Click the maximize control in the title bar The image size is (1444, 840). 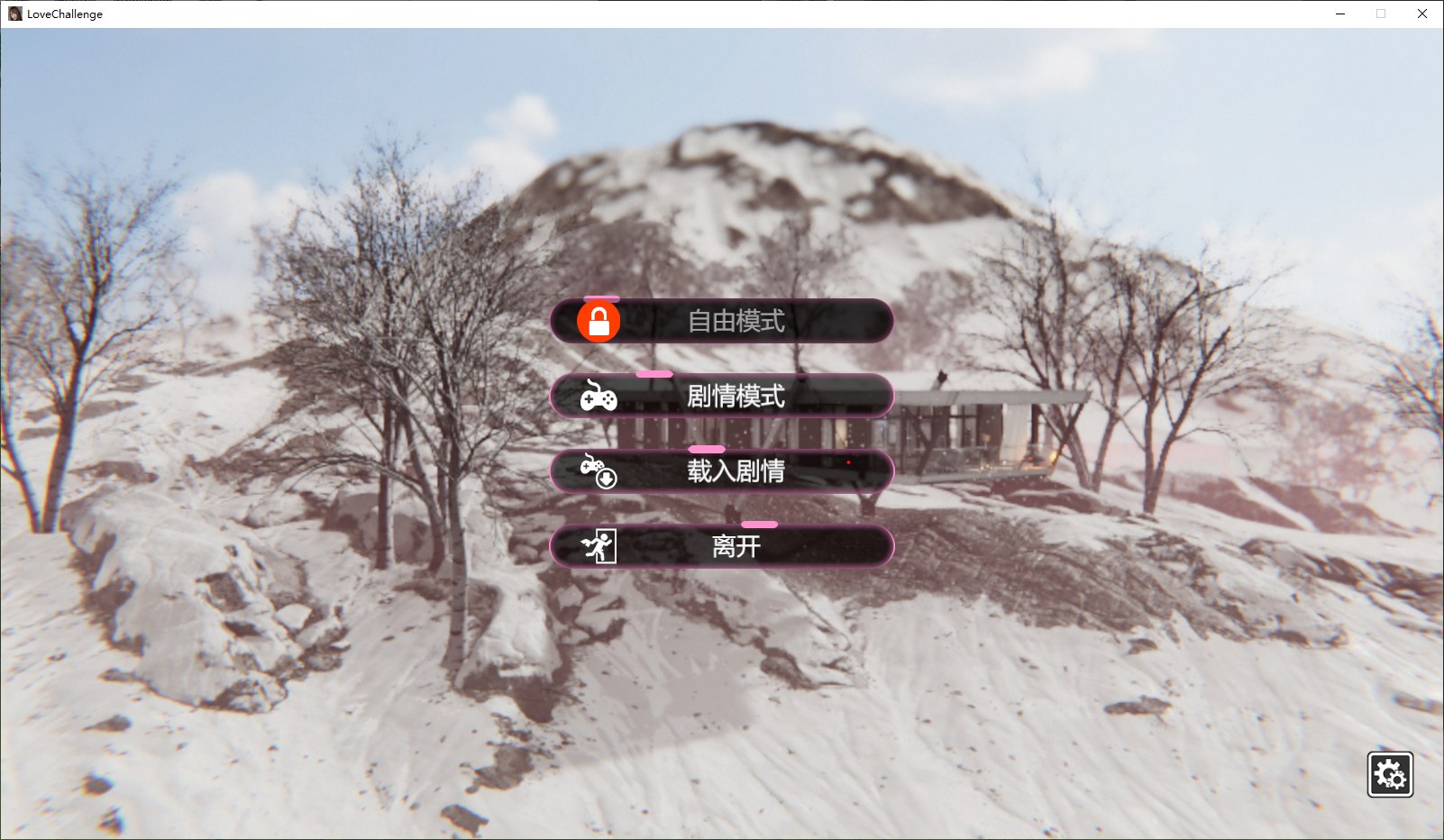tap(1380, 14)
